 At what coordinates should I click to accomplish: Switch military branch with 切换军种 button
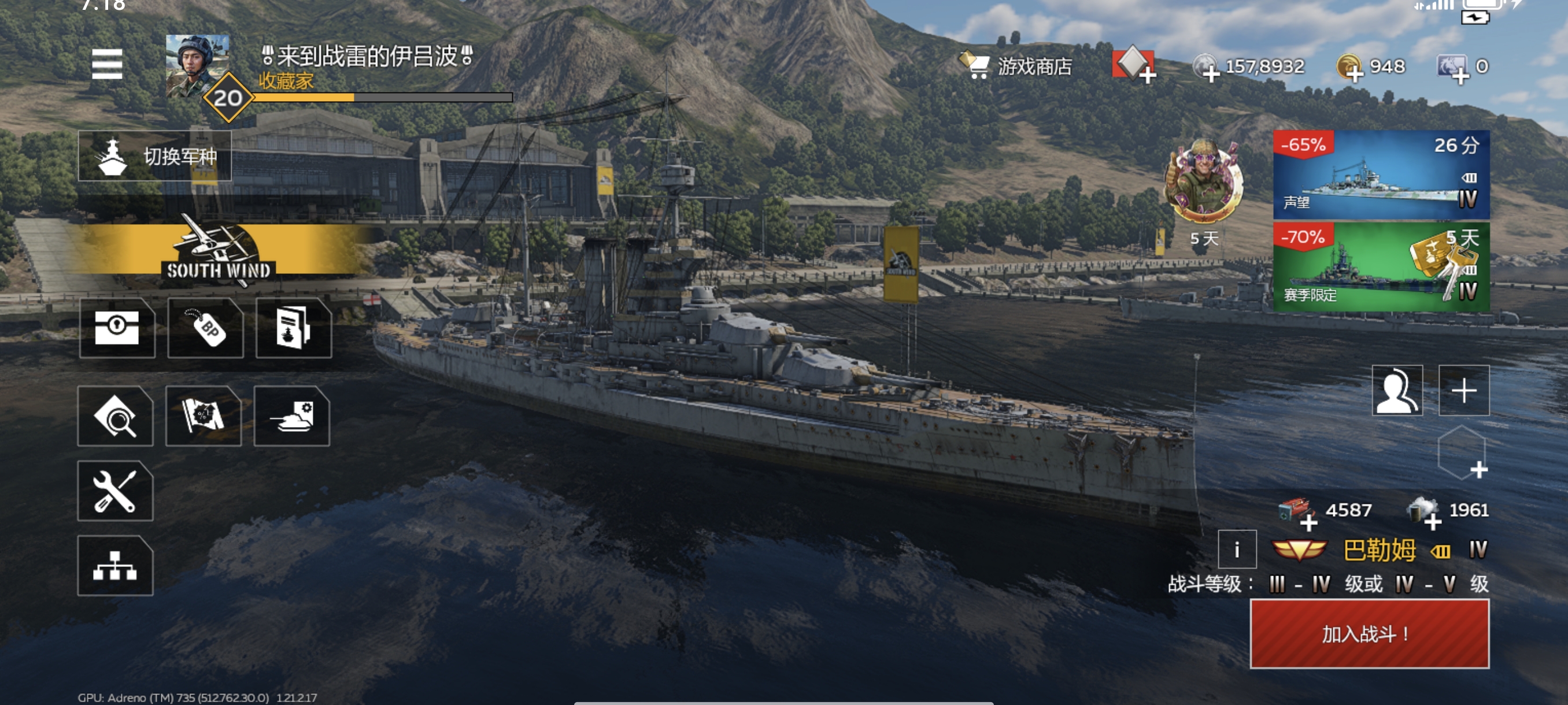[154, 157]
